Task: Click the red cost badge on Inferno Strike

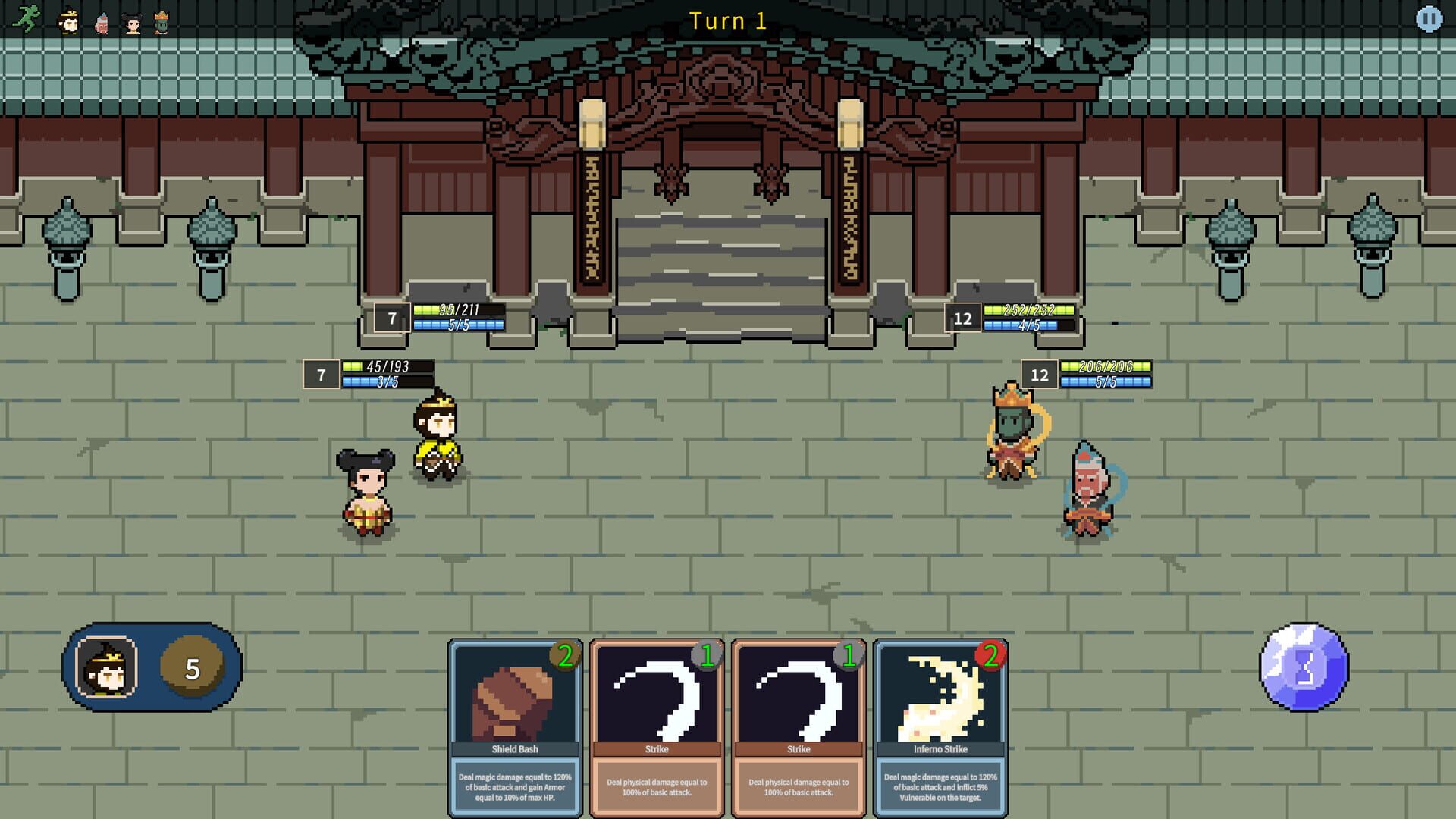Action: coord(990,657)
